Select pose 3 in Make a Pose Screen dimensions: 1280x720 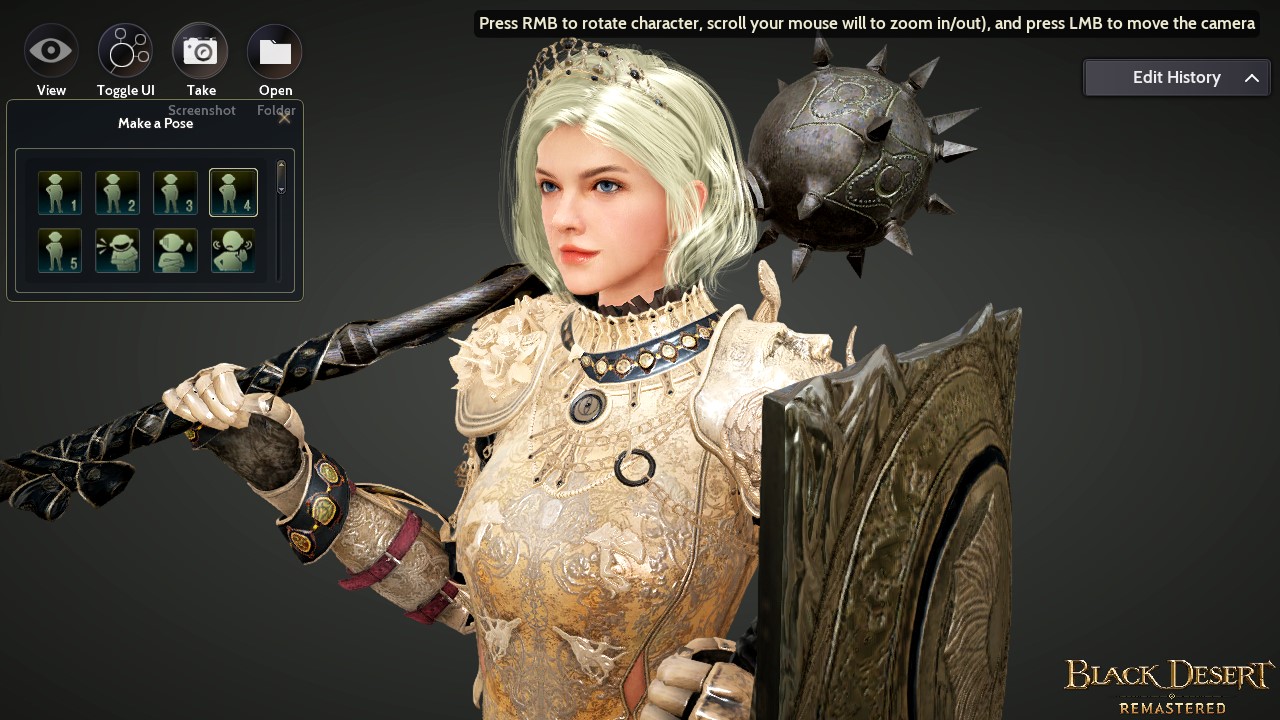(x=175, y=192)
